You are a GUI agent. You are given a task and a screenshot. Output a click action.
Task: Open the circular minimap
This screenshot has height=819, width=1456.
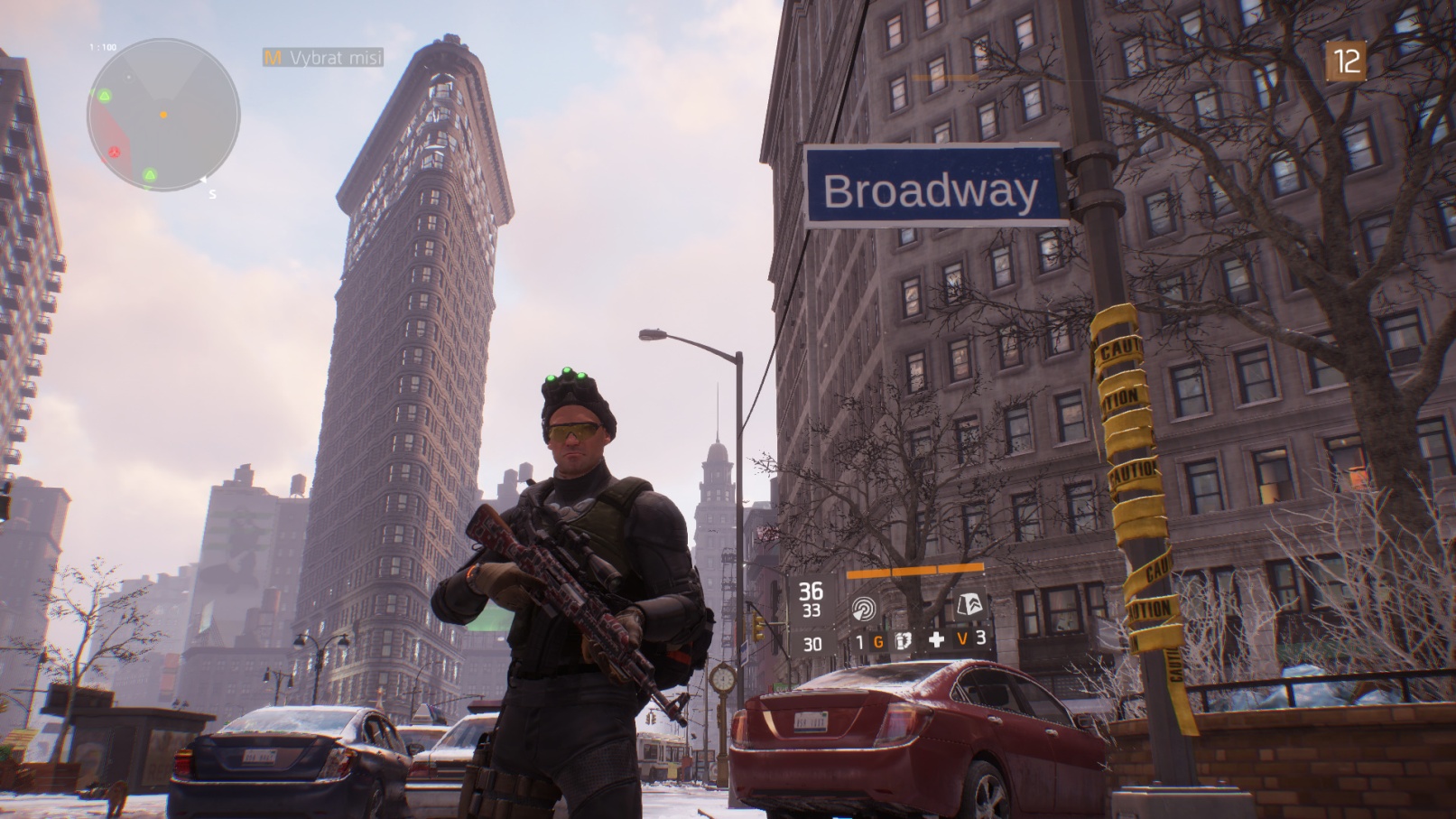click(163, 115)
